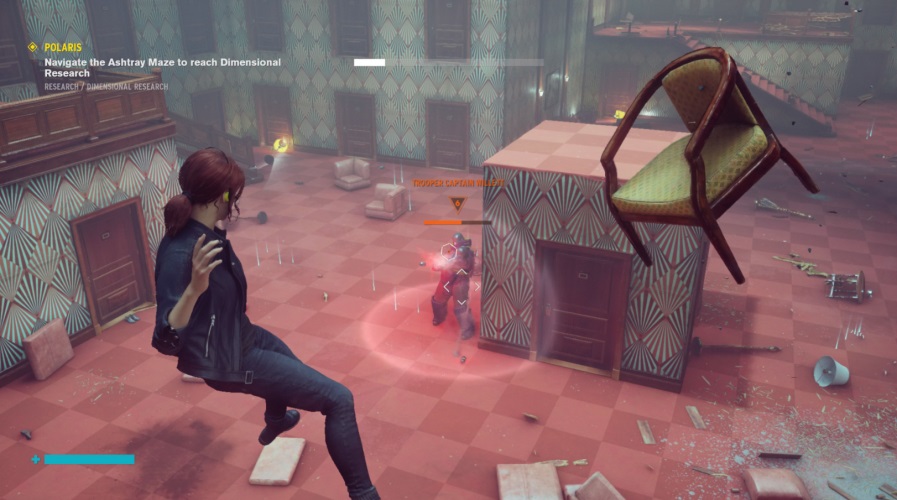
Task: Select the POLARIS mission title
Action: (63, 47)
